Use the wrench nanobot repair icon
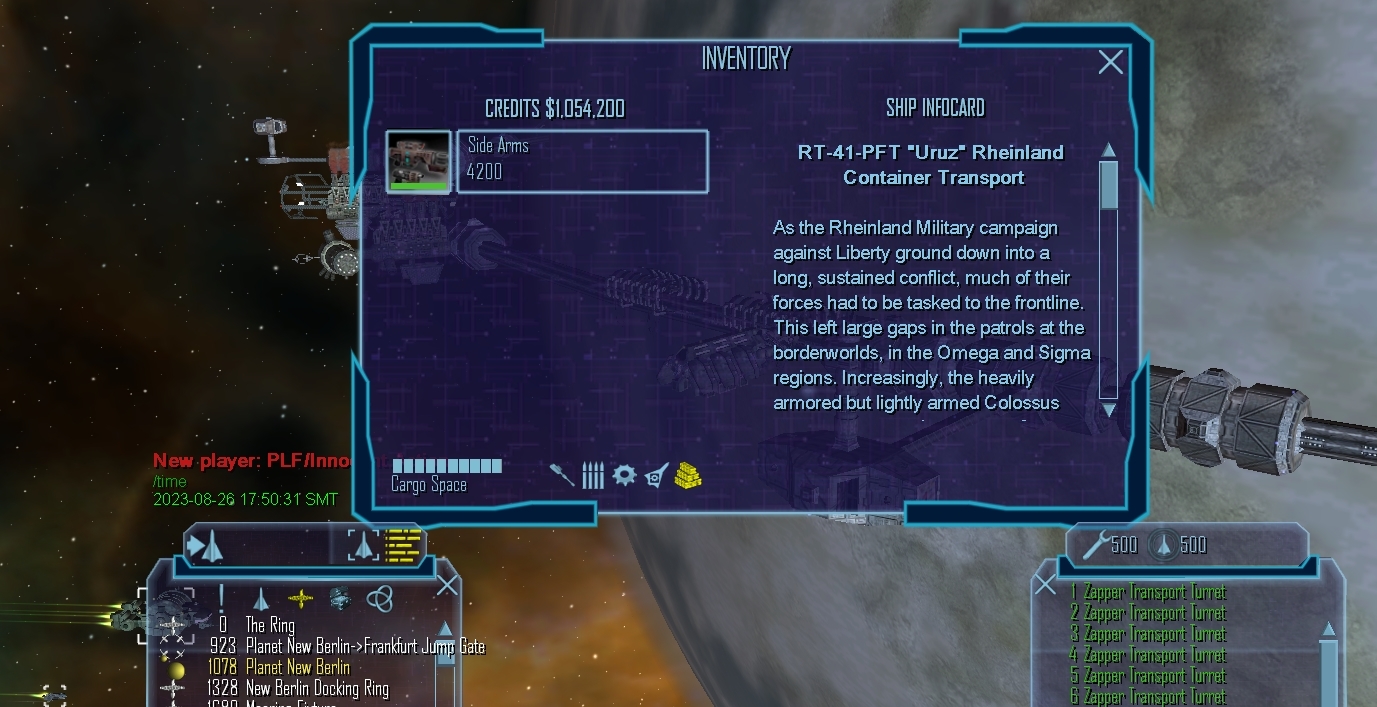Image resolution: width=1377 pixels, height=707 pixels. click(1096, 544)
